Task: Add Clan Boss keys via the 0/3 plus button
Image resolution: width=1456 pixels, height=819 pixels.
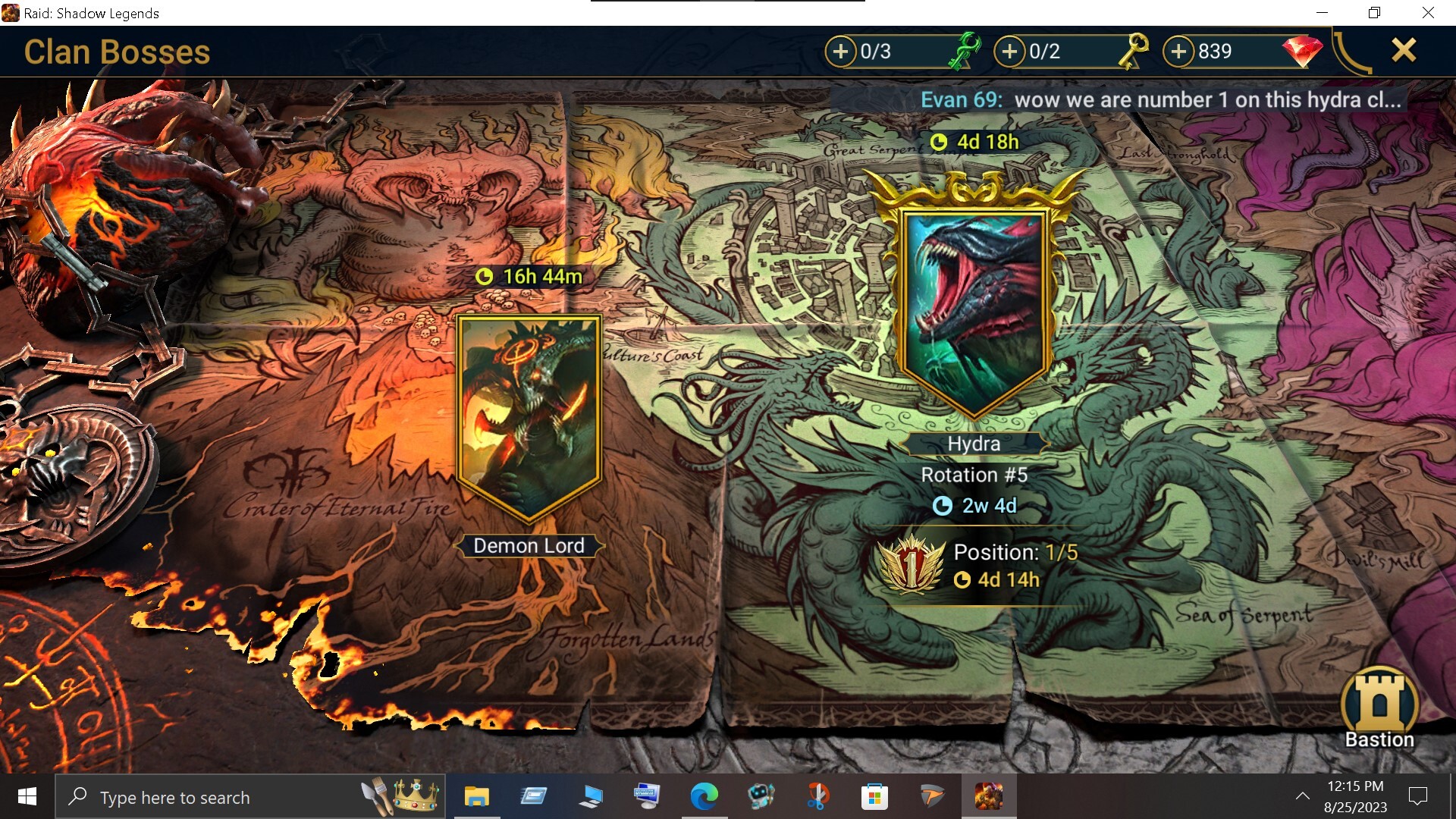Action: tap(840, 52)
